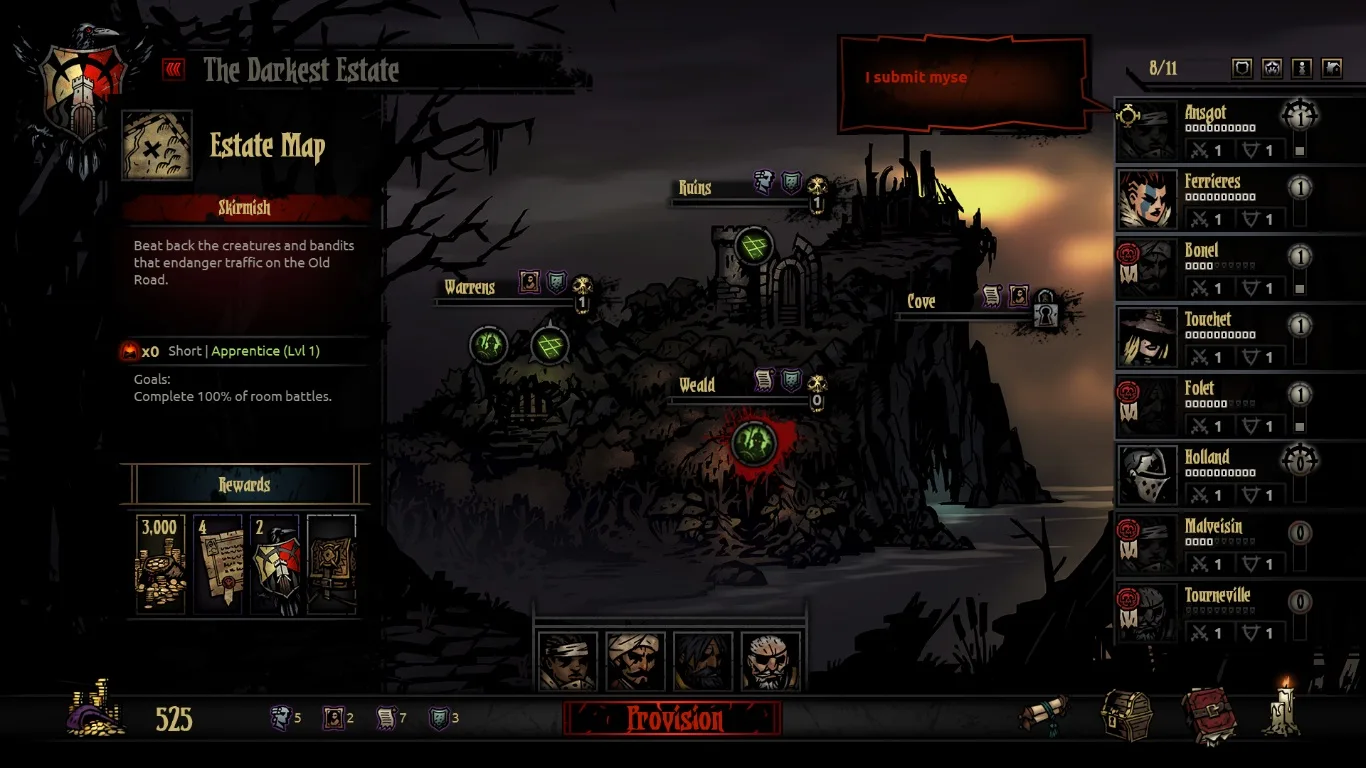Select the Weald region label
1366x768 pixels.
coord(696,384)
